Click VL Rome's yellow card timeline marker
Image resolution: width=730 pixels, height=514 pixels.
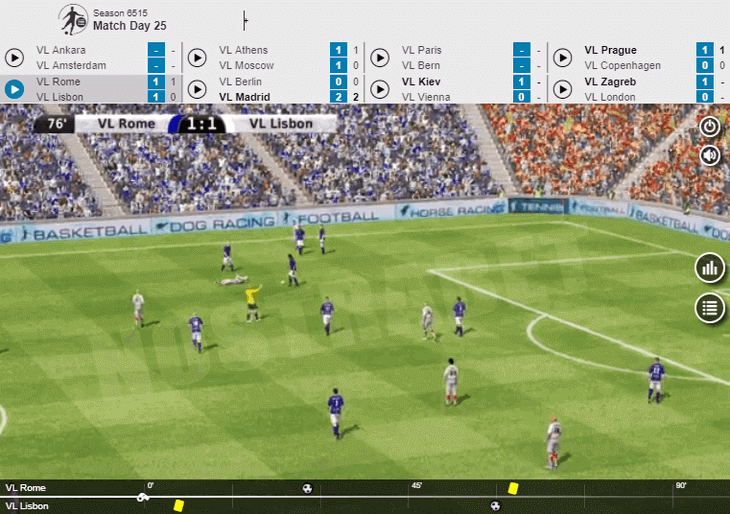513,488
